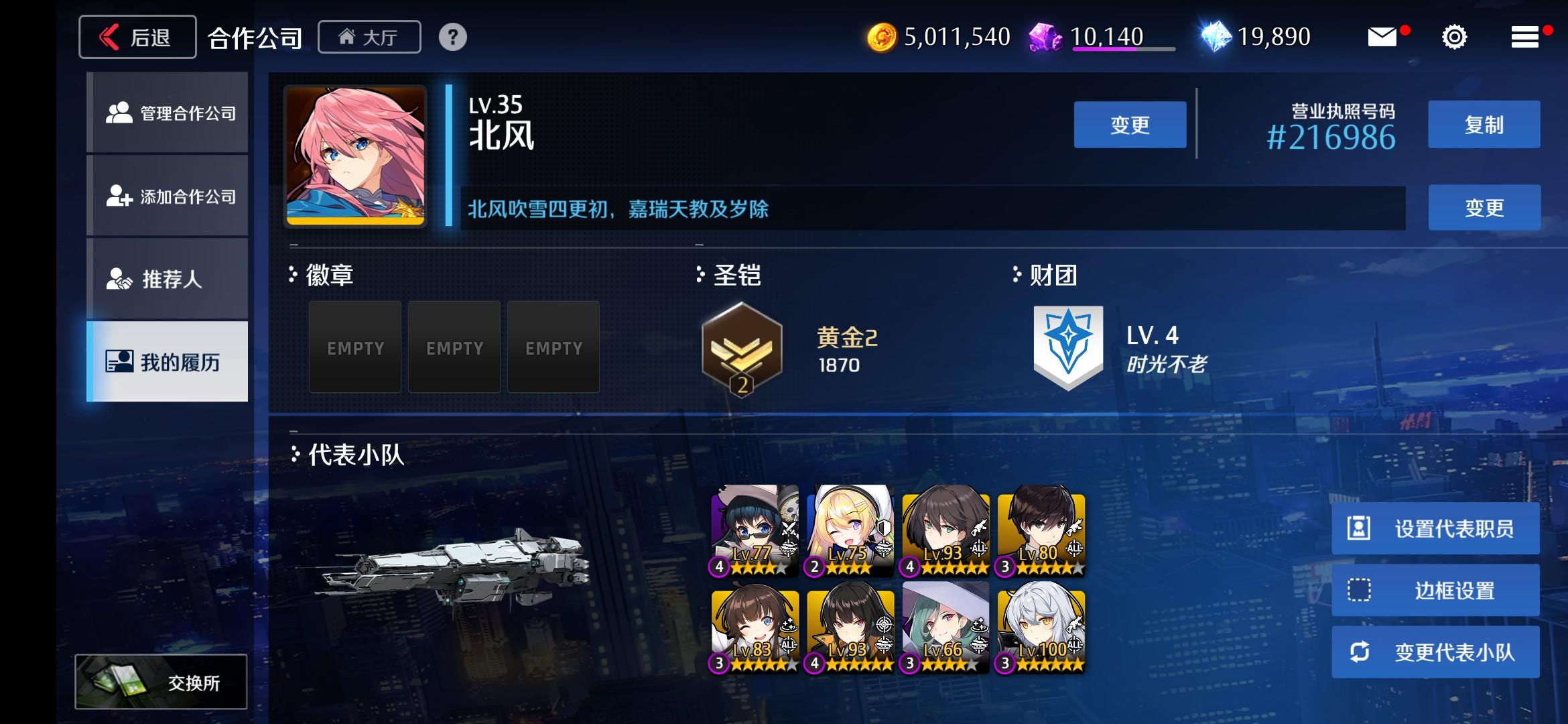Open the settings gear icon
This screenshot has width=1568, height=724.
(1453, 37)
